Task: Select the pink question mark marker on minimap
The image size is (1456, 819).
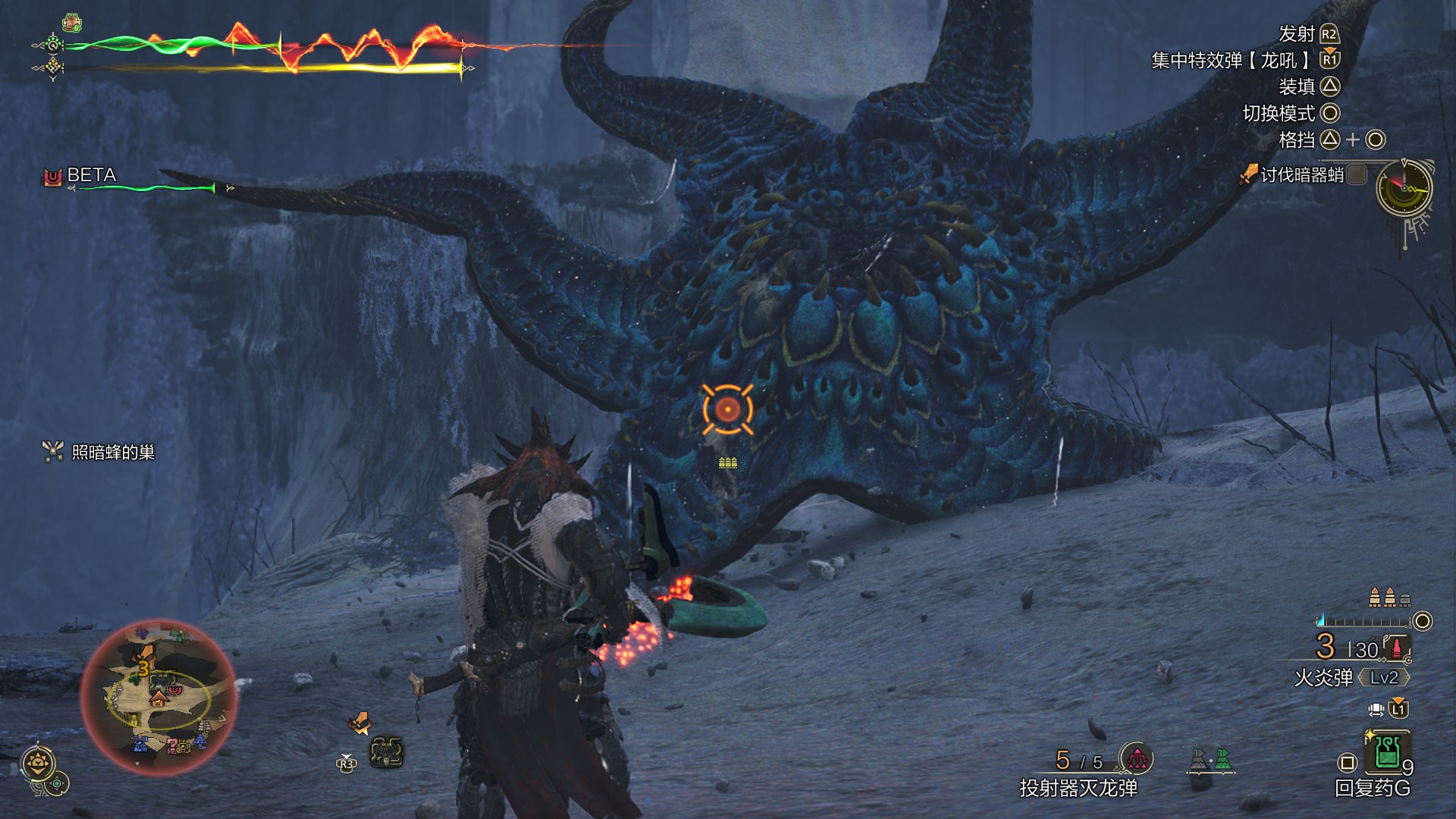Action: 173,745
